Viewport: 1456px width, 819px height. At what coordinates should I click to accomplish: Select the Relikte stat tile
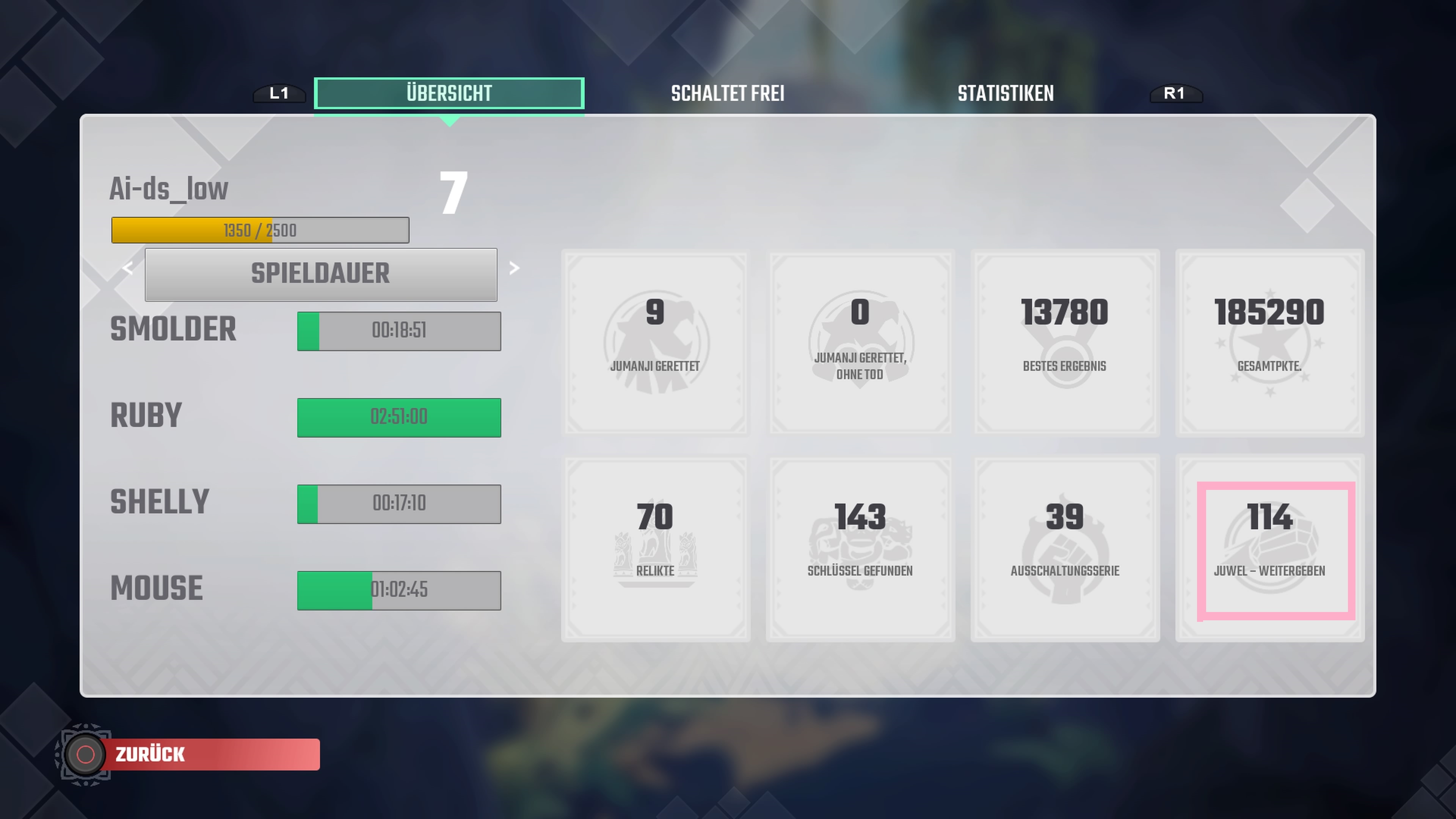[655, 548]
